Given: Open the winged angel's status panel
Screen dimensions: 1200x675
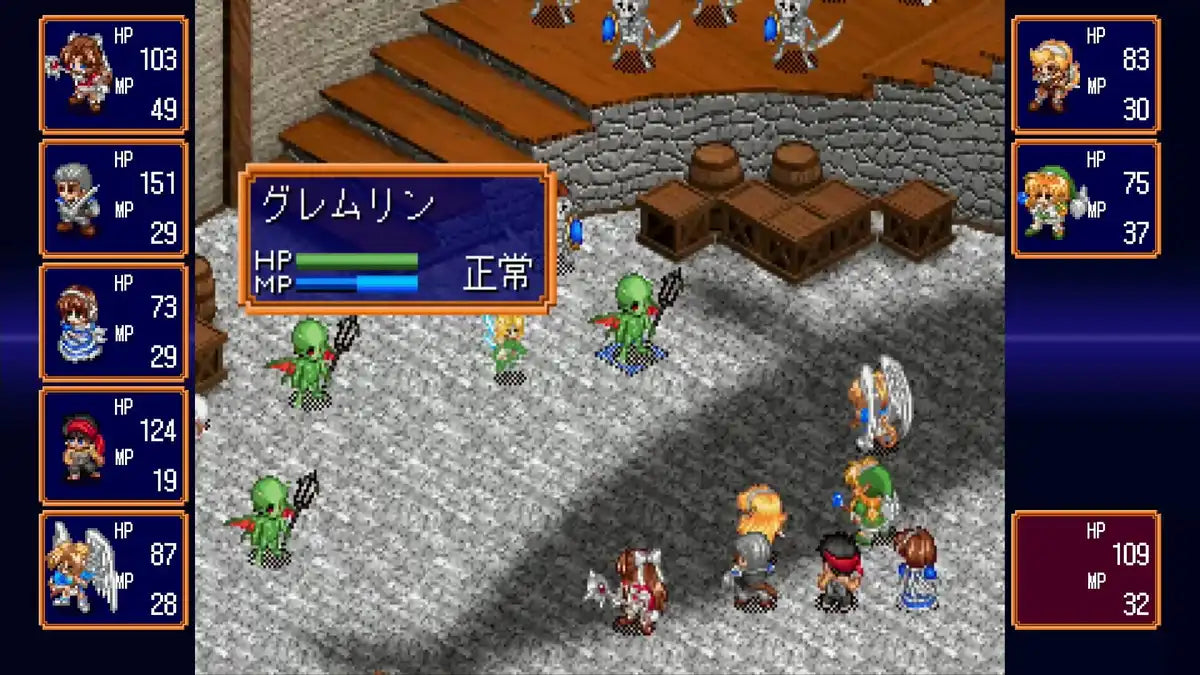Looking at the screenshot, I should [114, 569].
